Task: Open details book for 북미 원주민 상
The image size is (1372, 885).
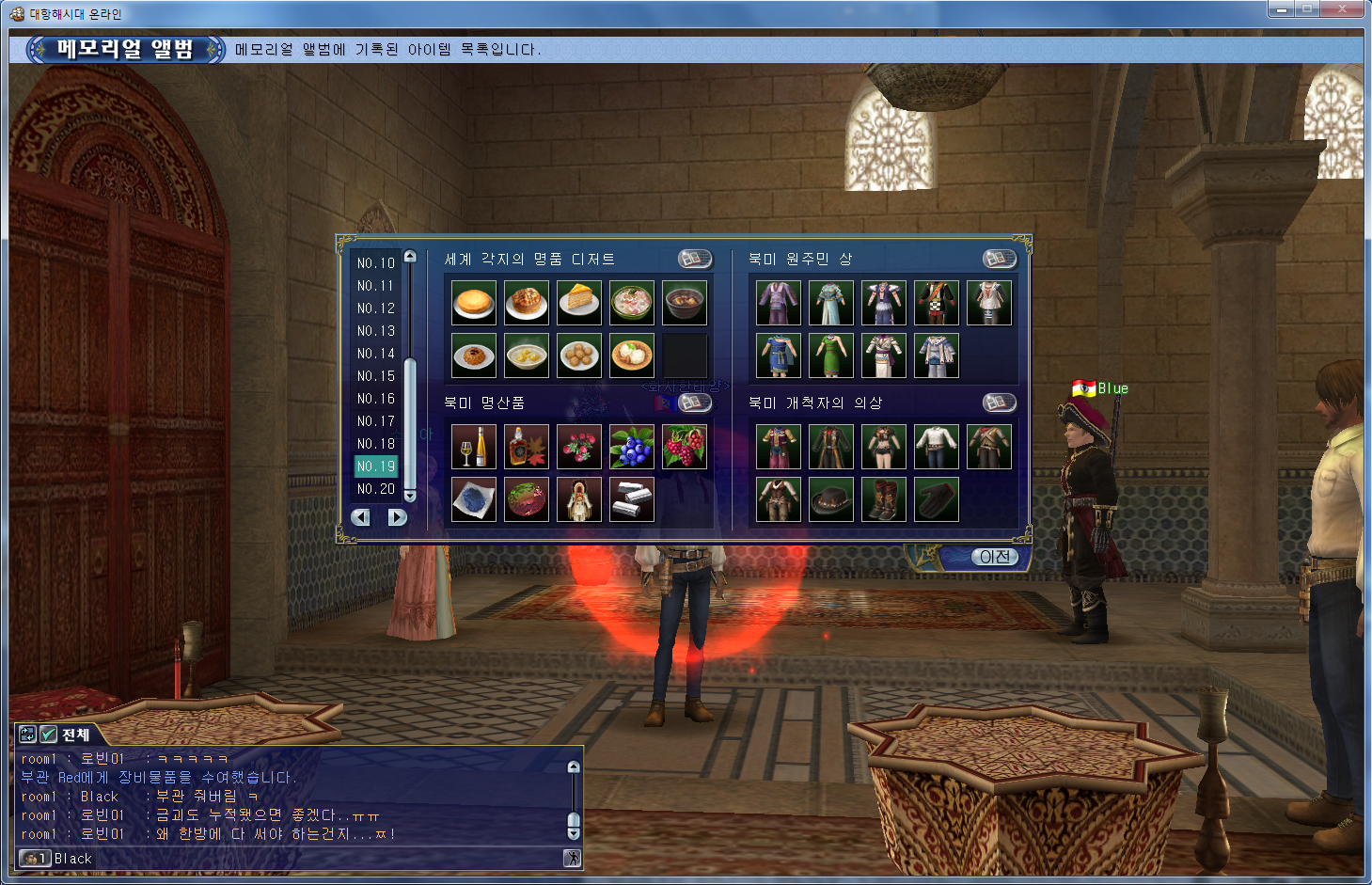Action: point(1000,259)
